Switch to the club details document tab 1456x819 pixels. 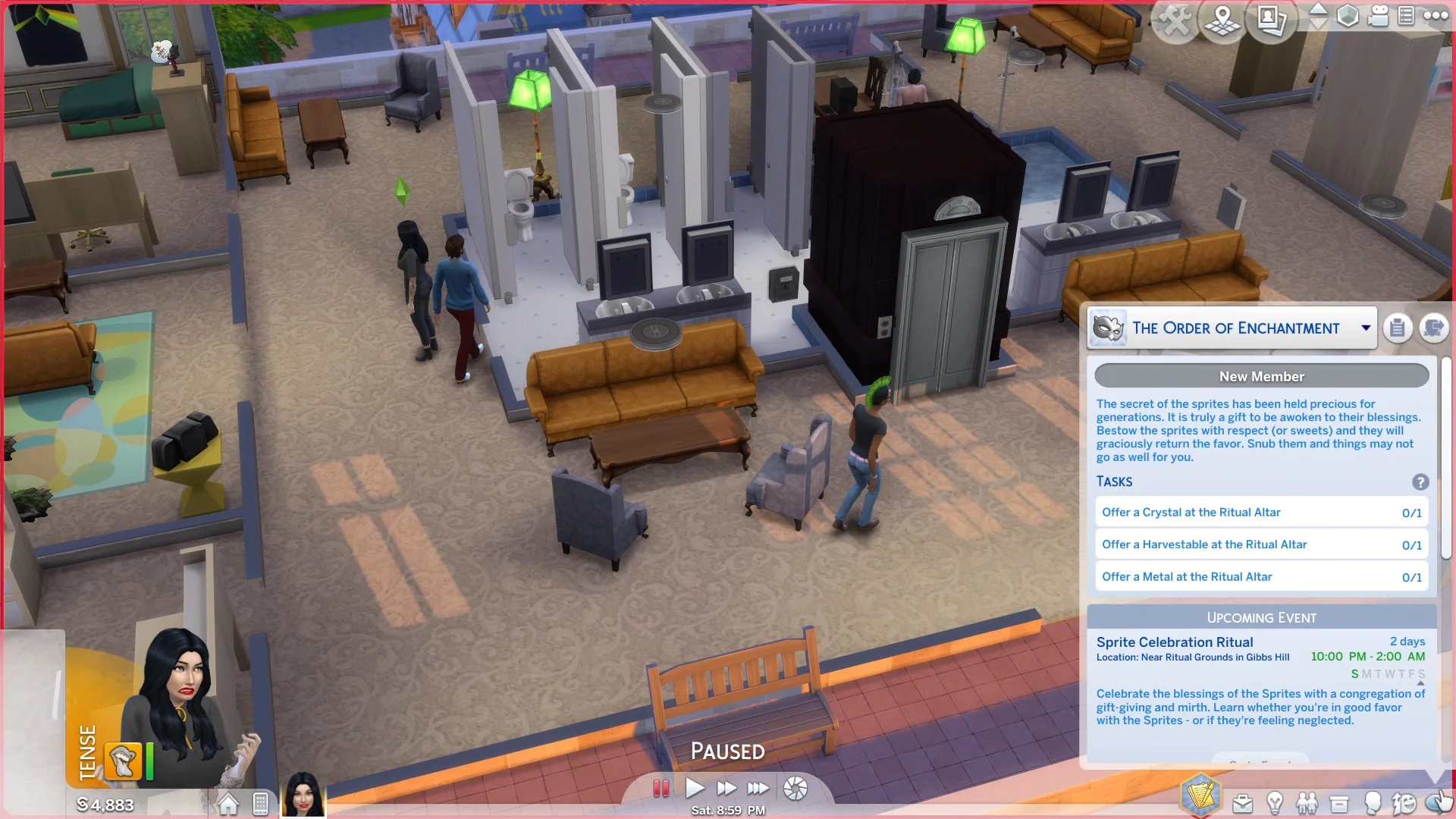(x=1398, y=328)
